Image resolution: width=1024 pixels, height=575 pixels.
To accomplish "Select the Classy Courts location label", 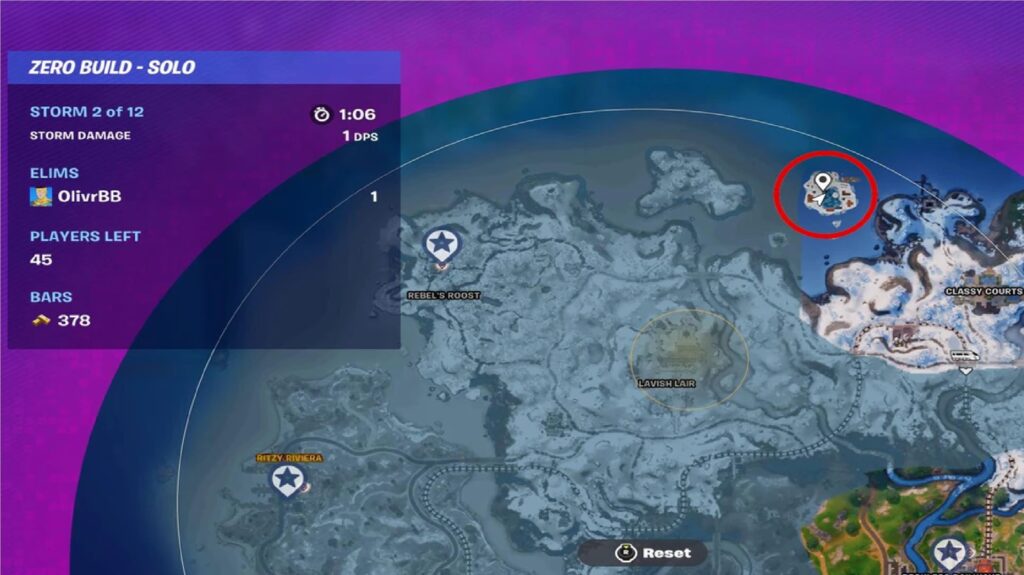I will tap(984, 292).
